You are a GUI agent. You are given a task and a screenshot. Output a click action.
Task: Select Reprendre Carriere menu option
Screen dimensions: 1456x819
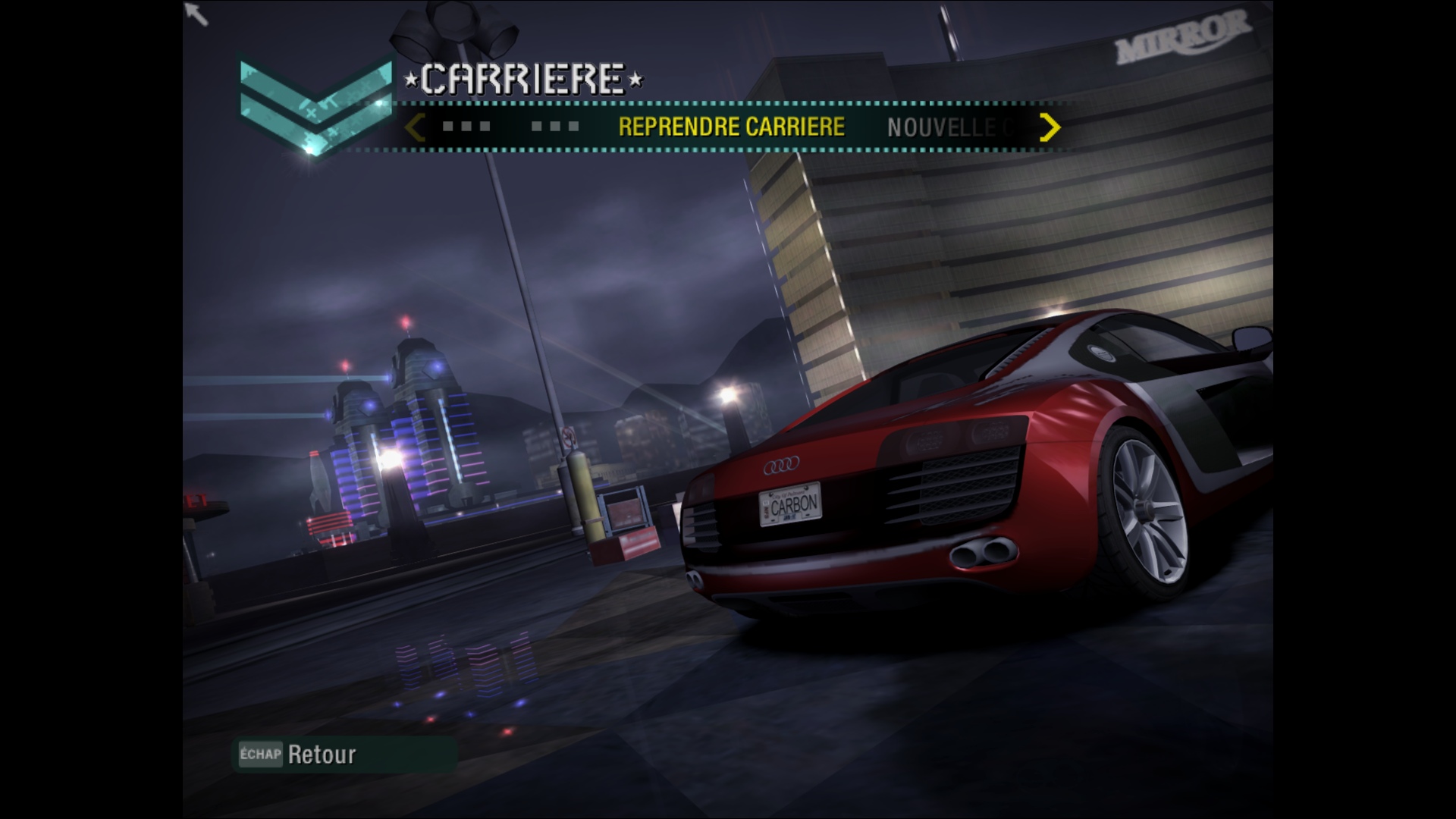click(731, 127)
